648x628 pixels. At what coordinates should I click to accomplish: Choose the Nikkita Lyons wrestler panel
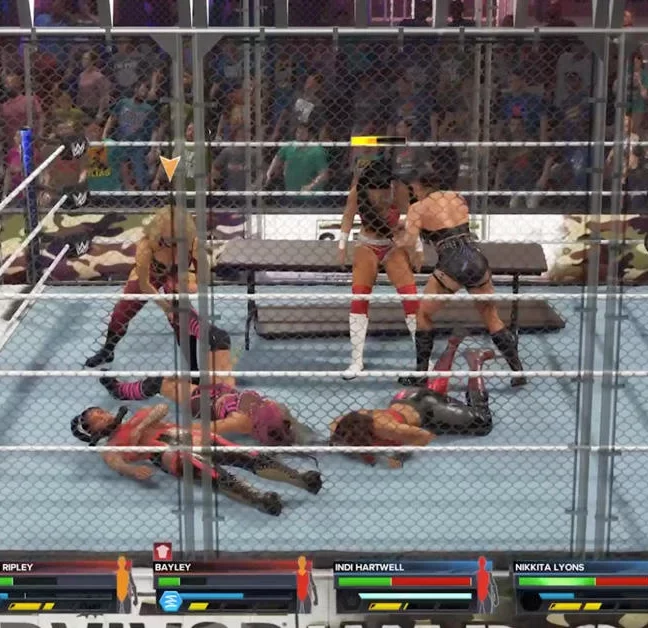pyautogui.click(x=580, y=586)
